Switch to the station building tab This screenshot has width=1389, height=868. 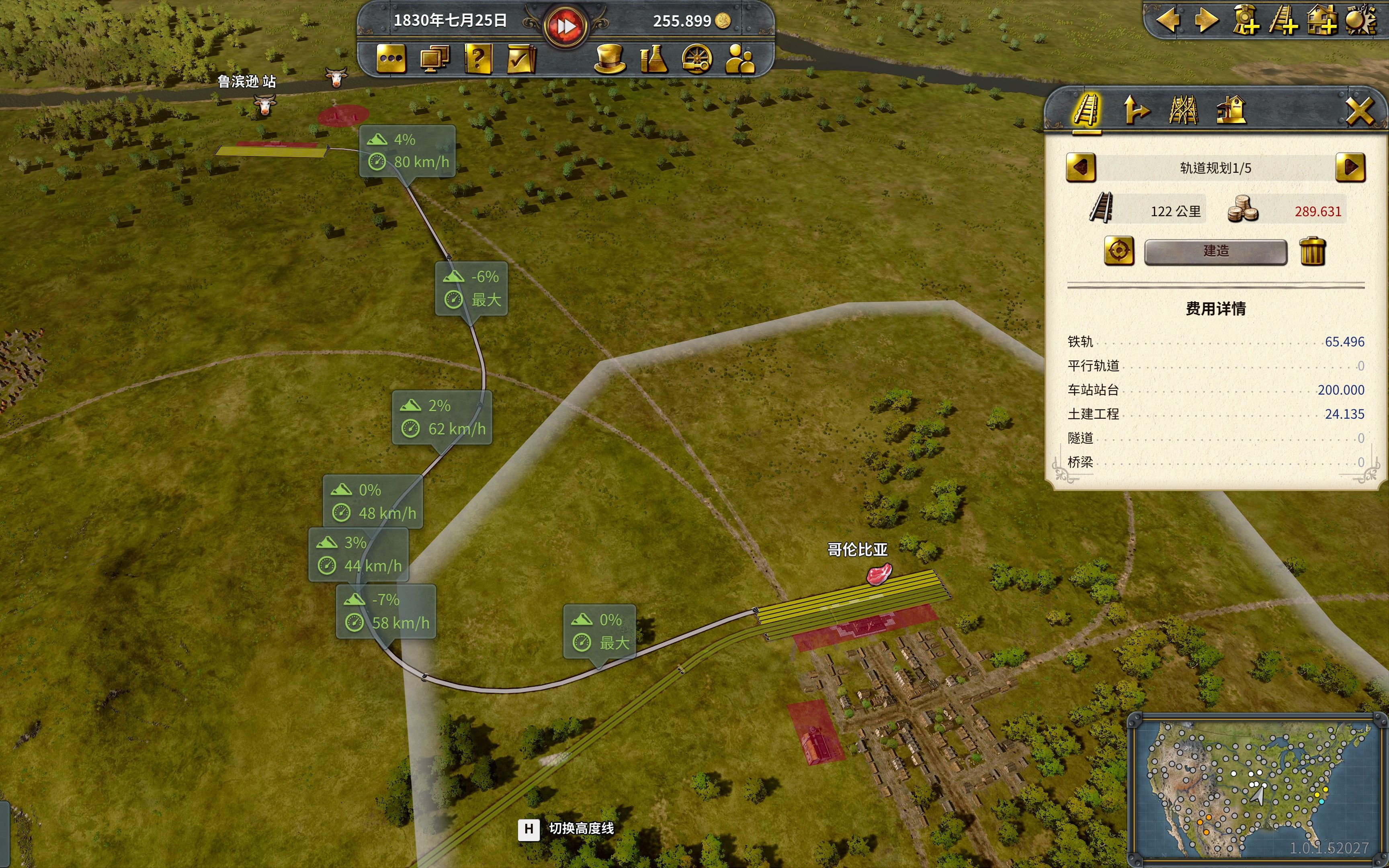1231,110
